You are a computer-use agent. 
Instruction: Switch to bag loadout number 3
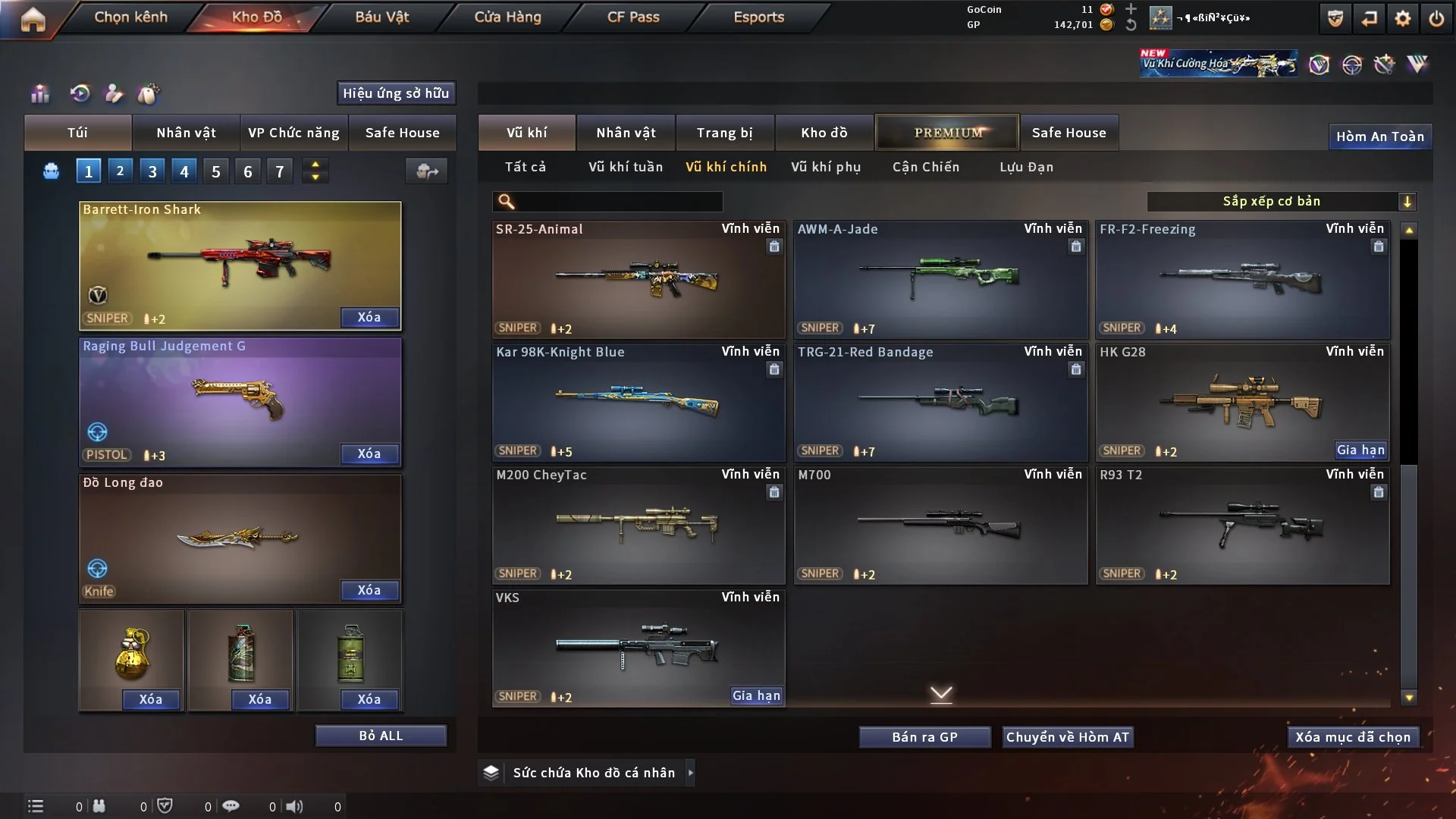tap(152, 171)
